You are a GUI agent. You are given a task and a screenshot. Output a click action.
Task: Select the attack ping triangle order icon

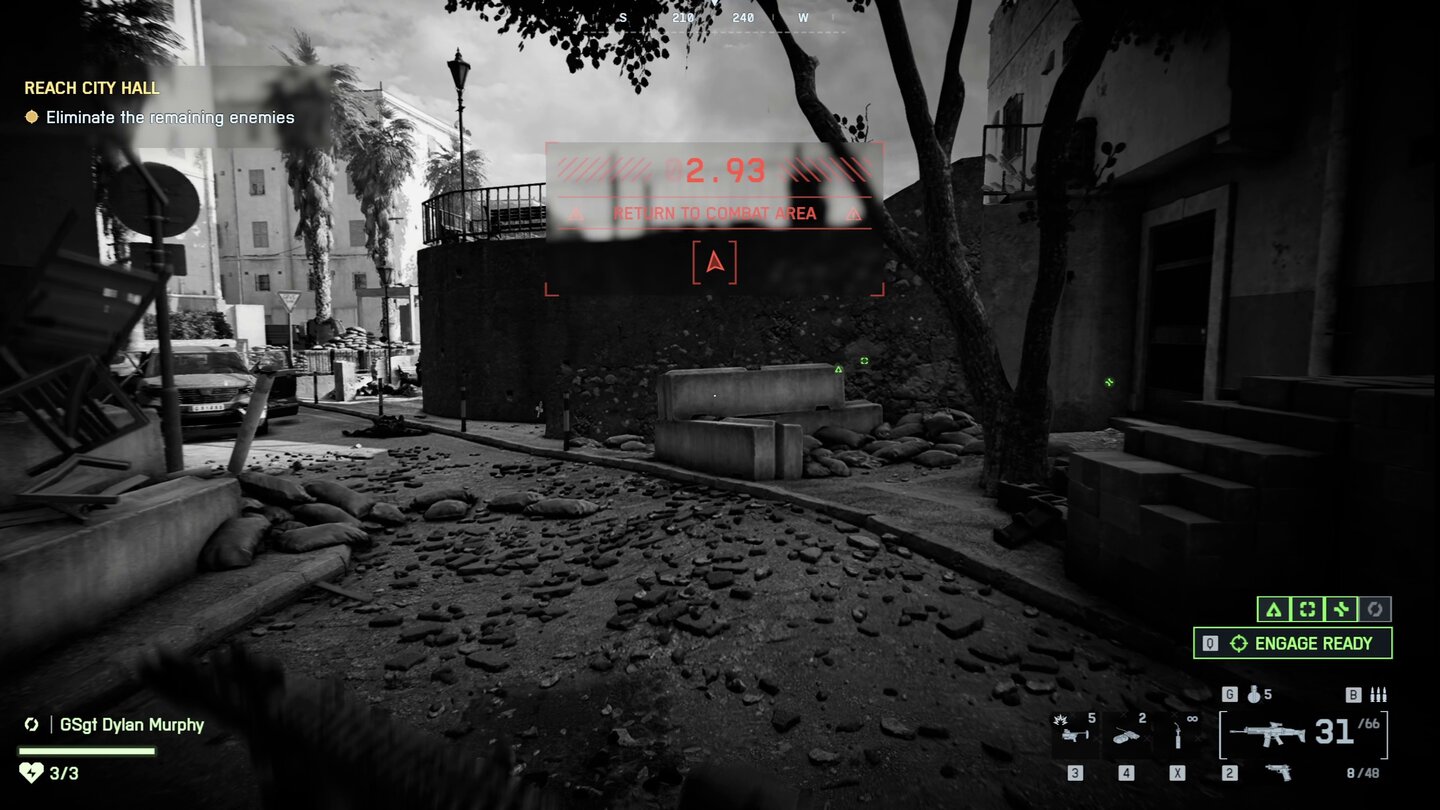pyautogui.click(x=1275, y=609)
